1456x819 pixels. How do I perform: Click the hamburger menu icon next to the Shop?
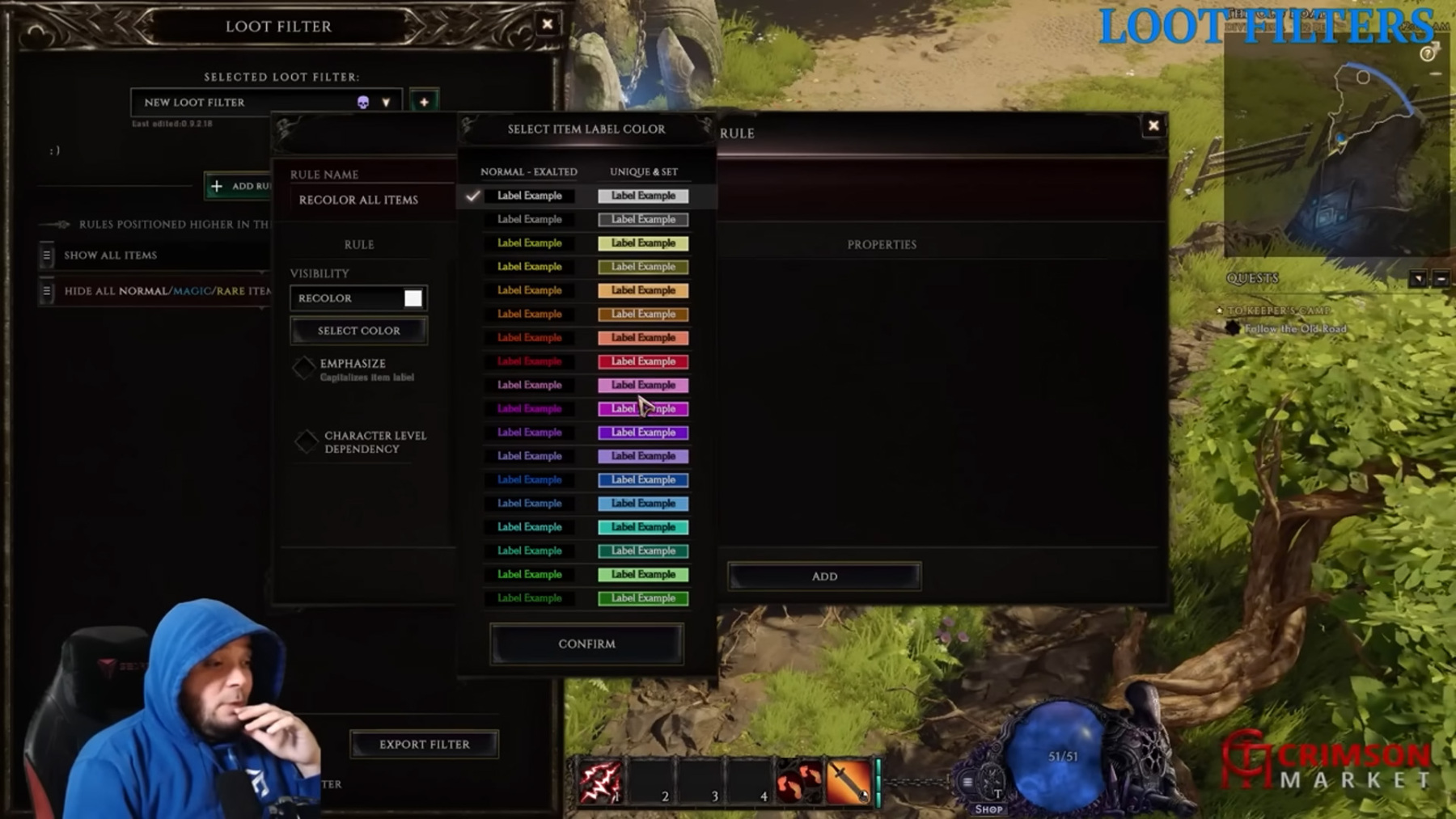tap(968, 783)
